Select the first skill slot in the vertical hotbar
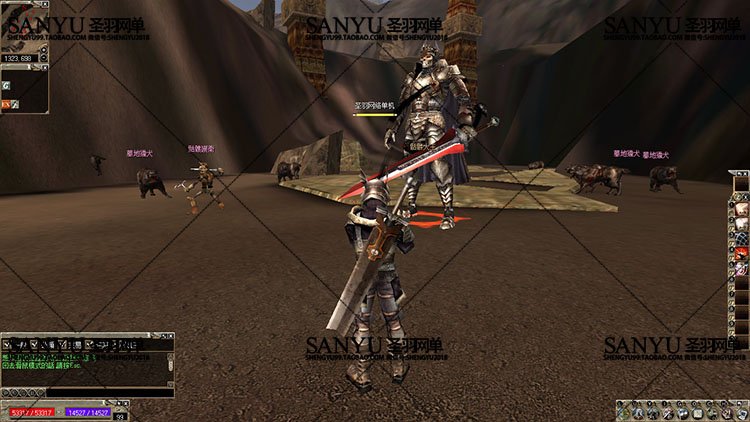The width and height of the screenshot is (750, 422). (x=740, y=210)
